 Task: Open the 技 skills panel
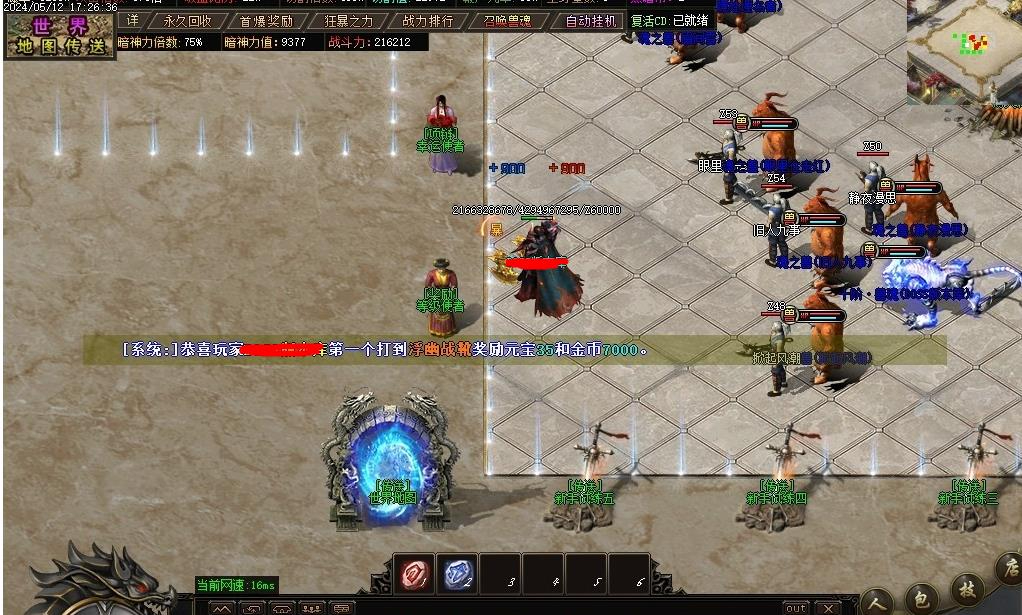(966, 589)
